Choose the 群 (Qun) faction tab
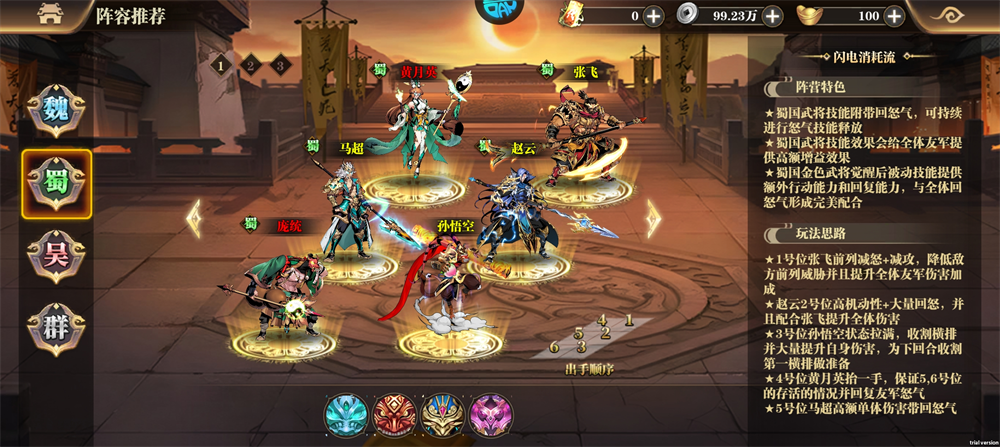The width and height of the screenshot is (1000, 447). (56, 329)
